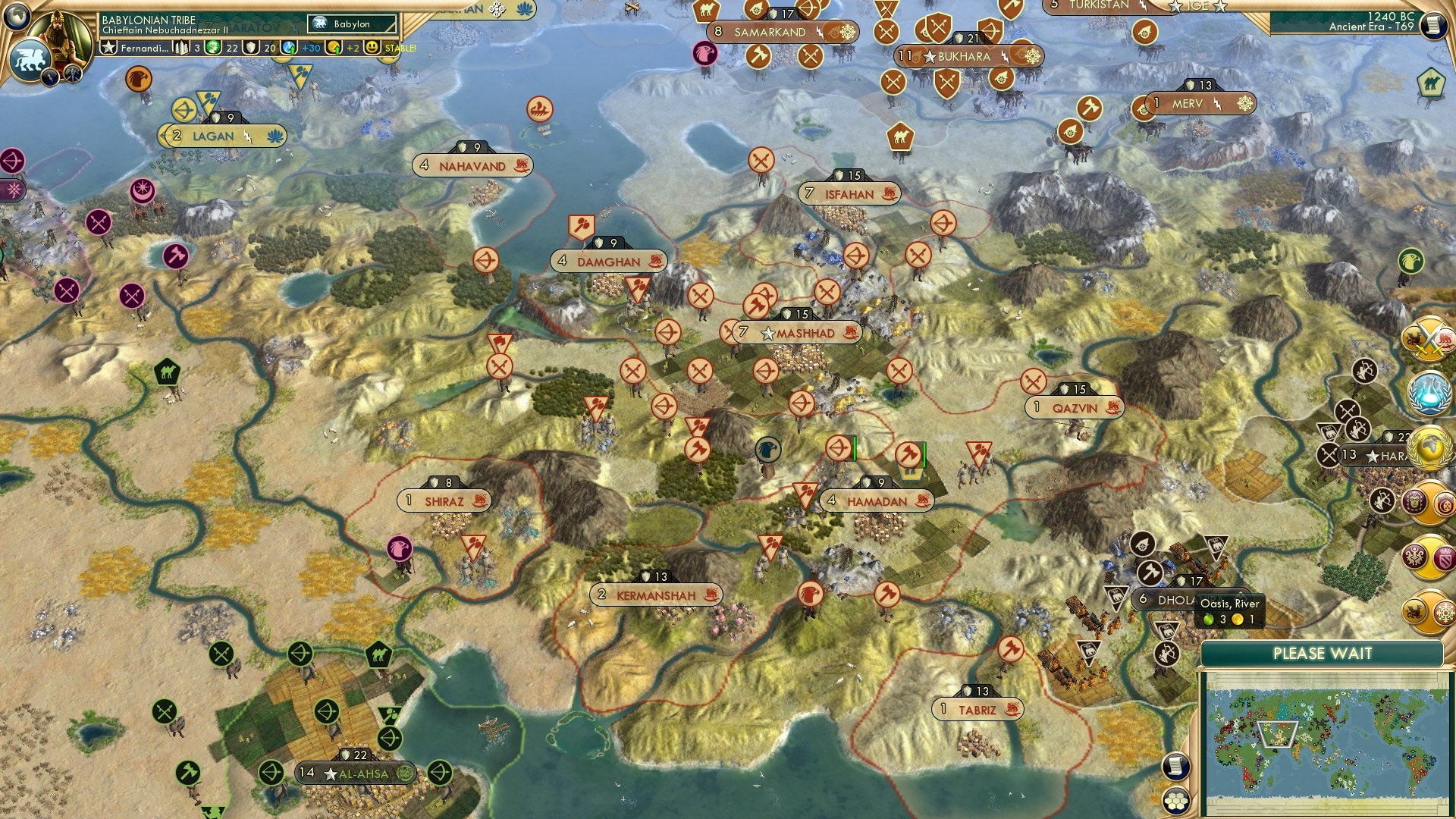Select the Mashhad city banner
Viewport: 1456px width, 819px height.
click(796, 332)
